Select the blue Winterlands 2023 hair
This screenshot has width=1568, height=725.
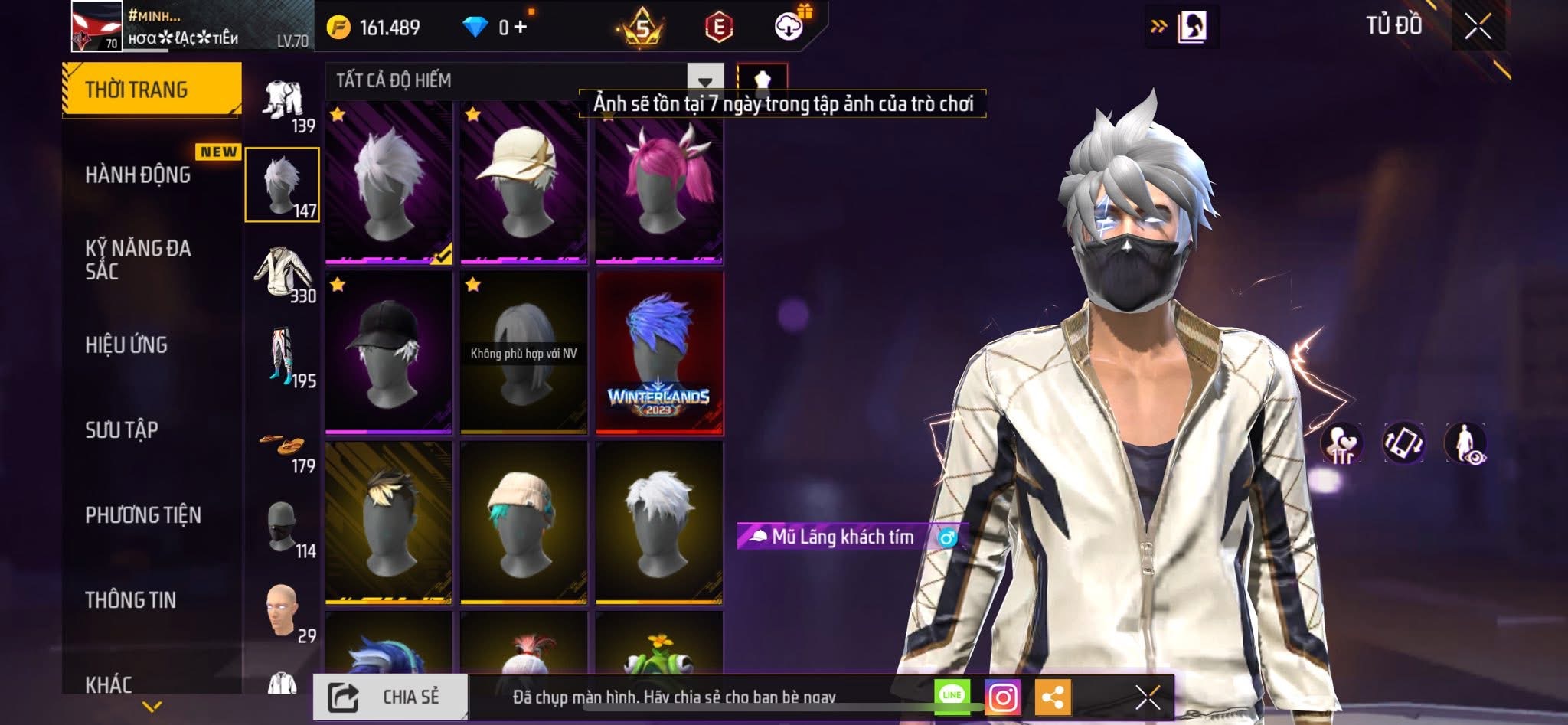coord(659,352)
